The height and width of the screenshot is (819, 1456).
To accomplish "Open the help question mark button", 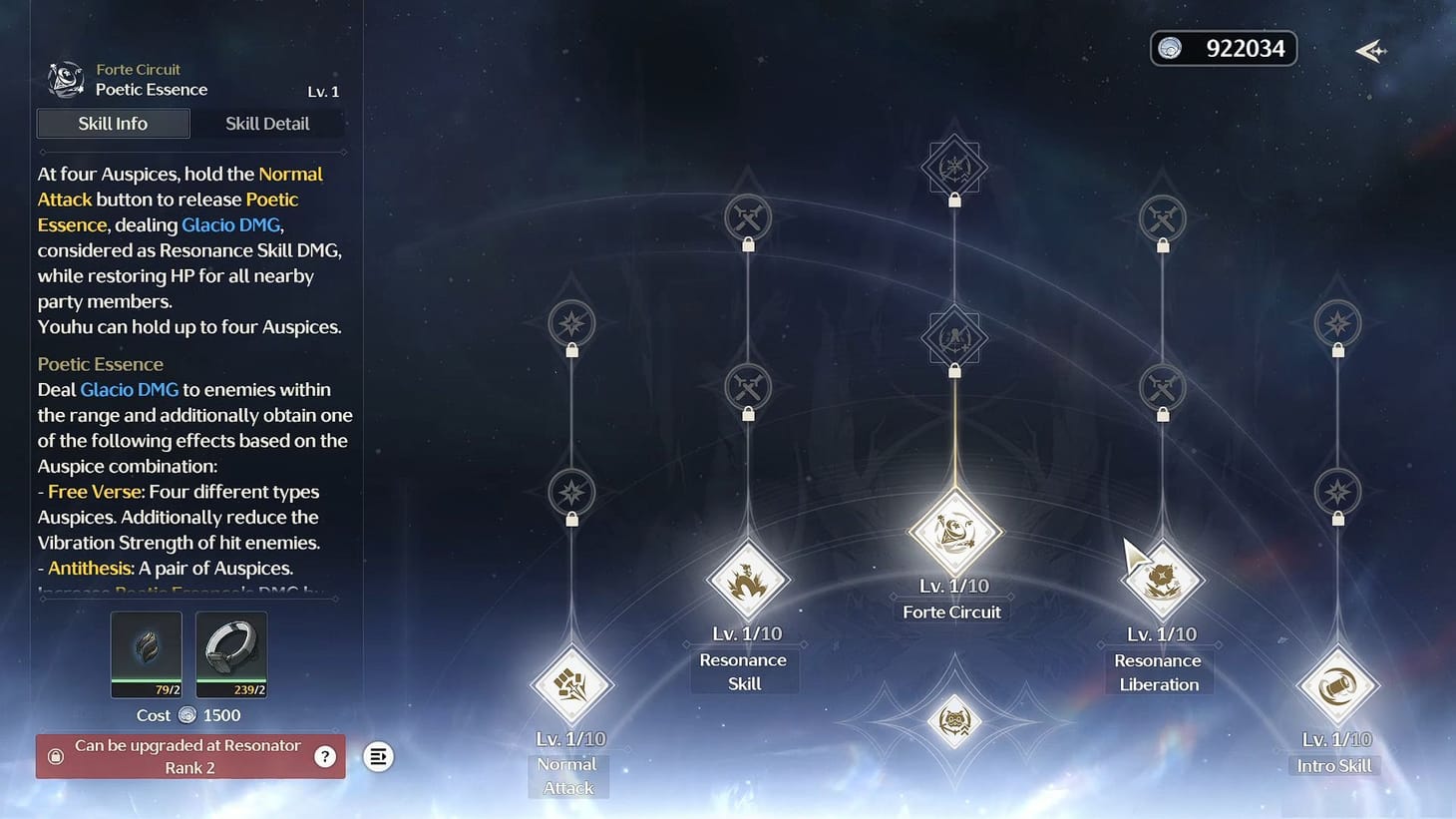I will 324,756.
